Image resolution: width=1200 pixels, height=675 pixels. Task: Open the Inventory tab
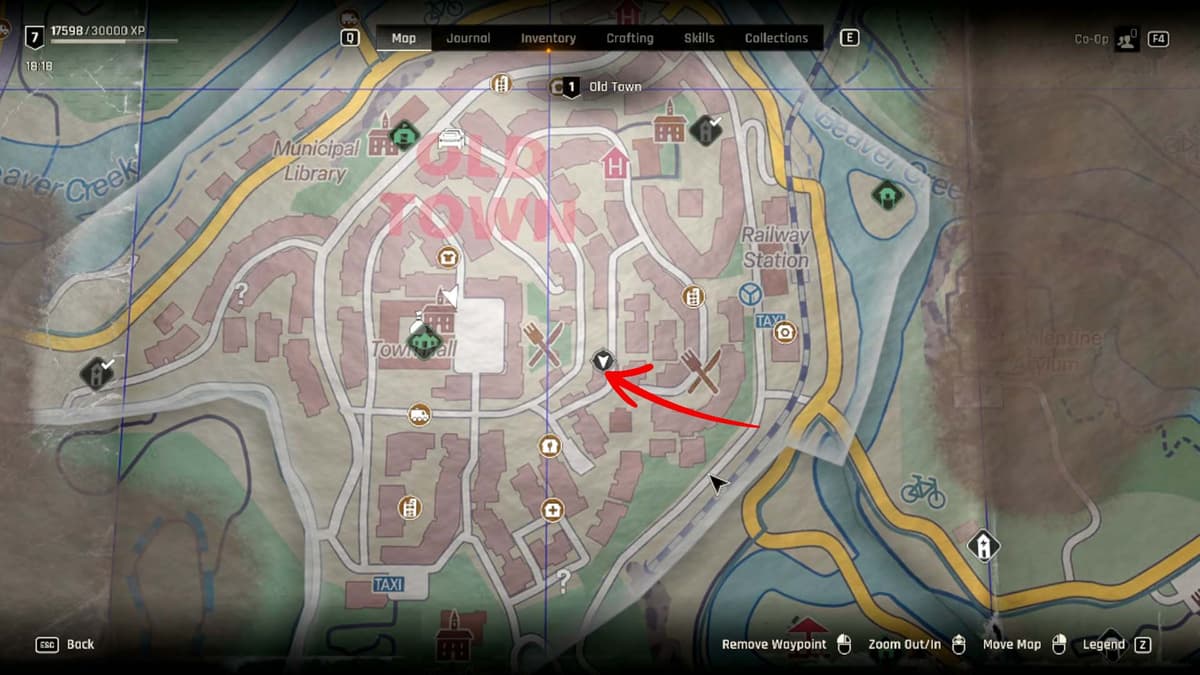coord(548,38)
